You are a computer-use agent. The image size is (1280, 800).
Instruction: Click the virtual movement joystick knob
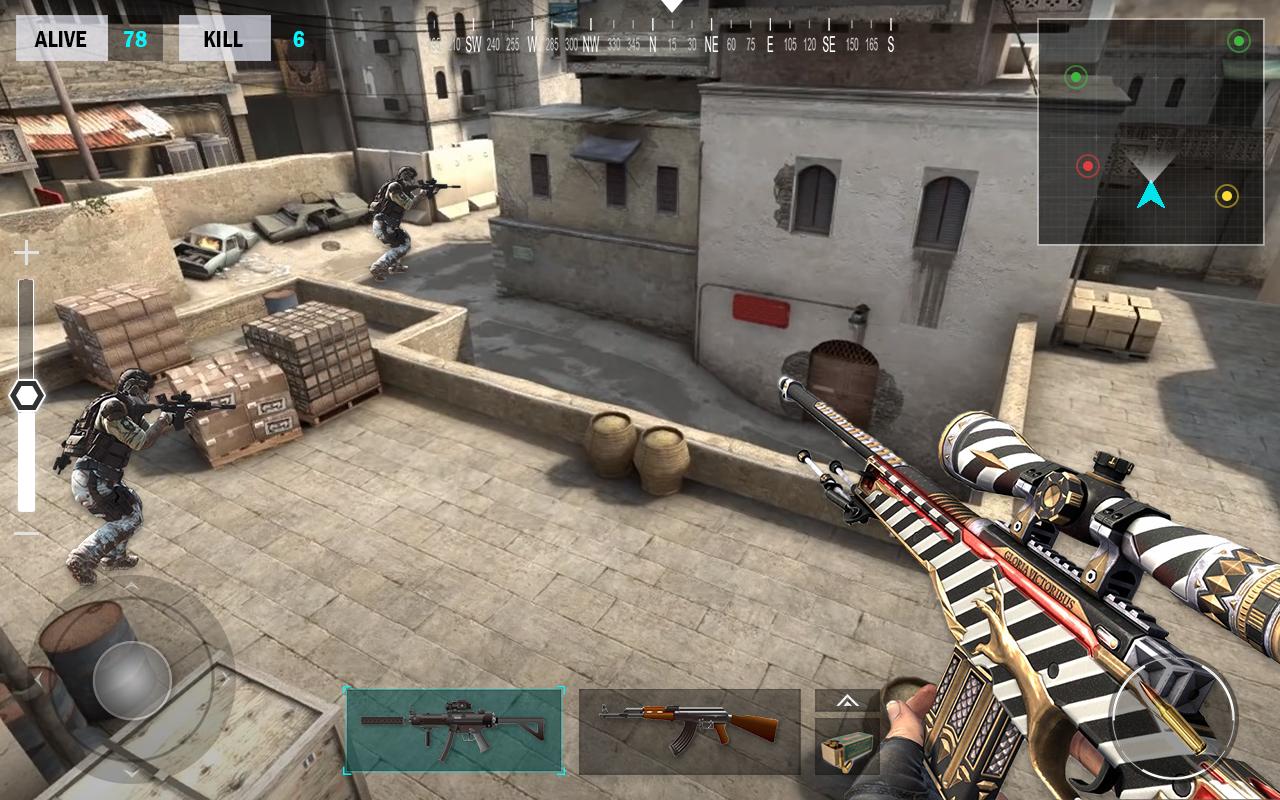coord(132,680)
